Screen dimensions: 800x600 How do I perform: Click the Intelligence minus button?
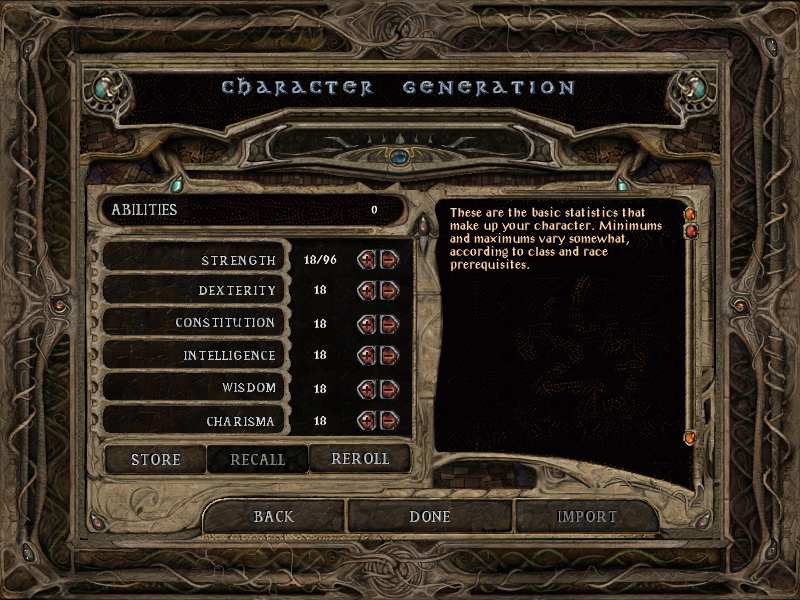click(388, 355)
